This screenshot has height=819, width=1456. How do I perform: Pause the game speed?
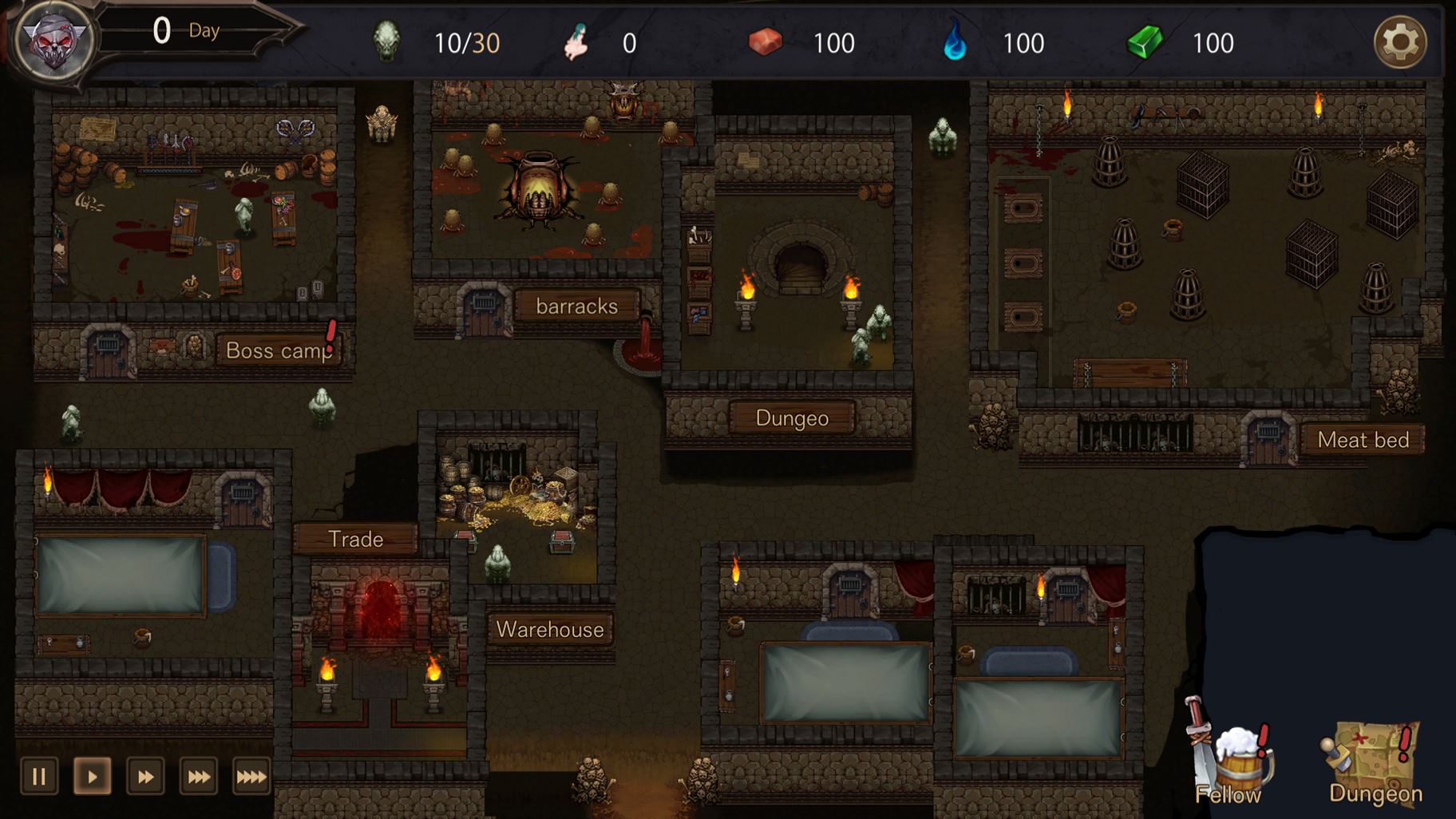click(x=39, y=776)
